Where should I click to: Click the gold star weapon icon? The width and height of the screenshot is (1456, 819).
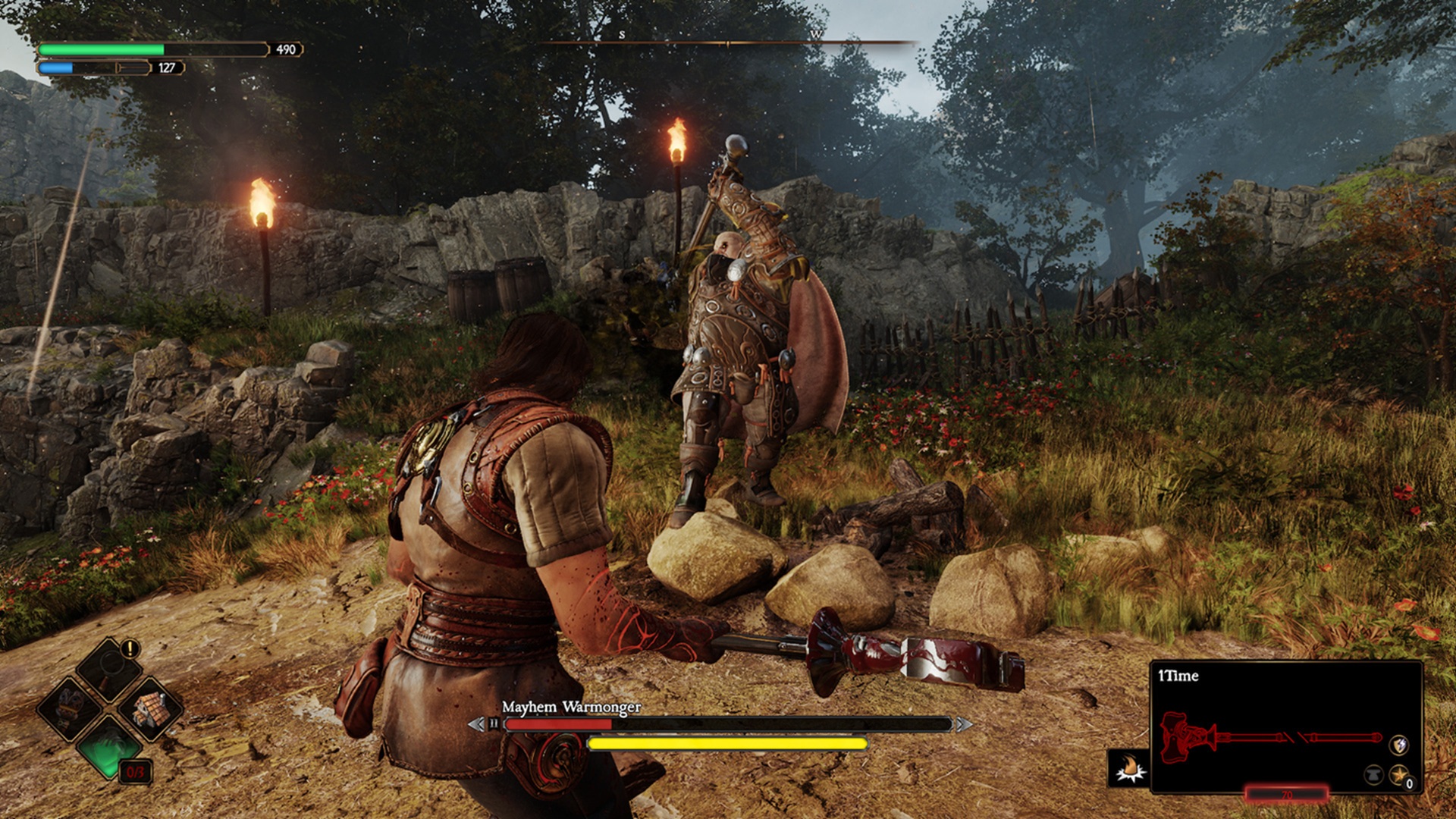pyautogui.click(x=1398, y=775)
